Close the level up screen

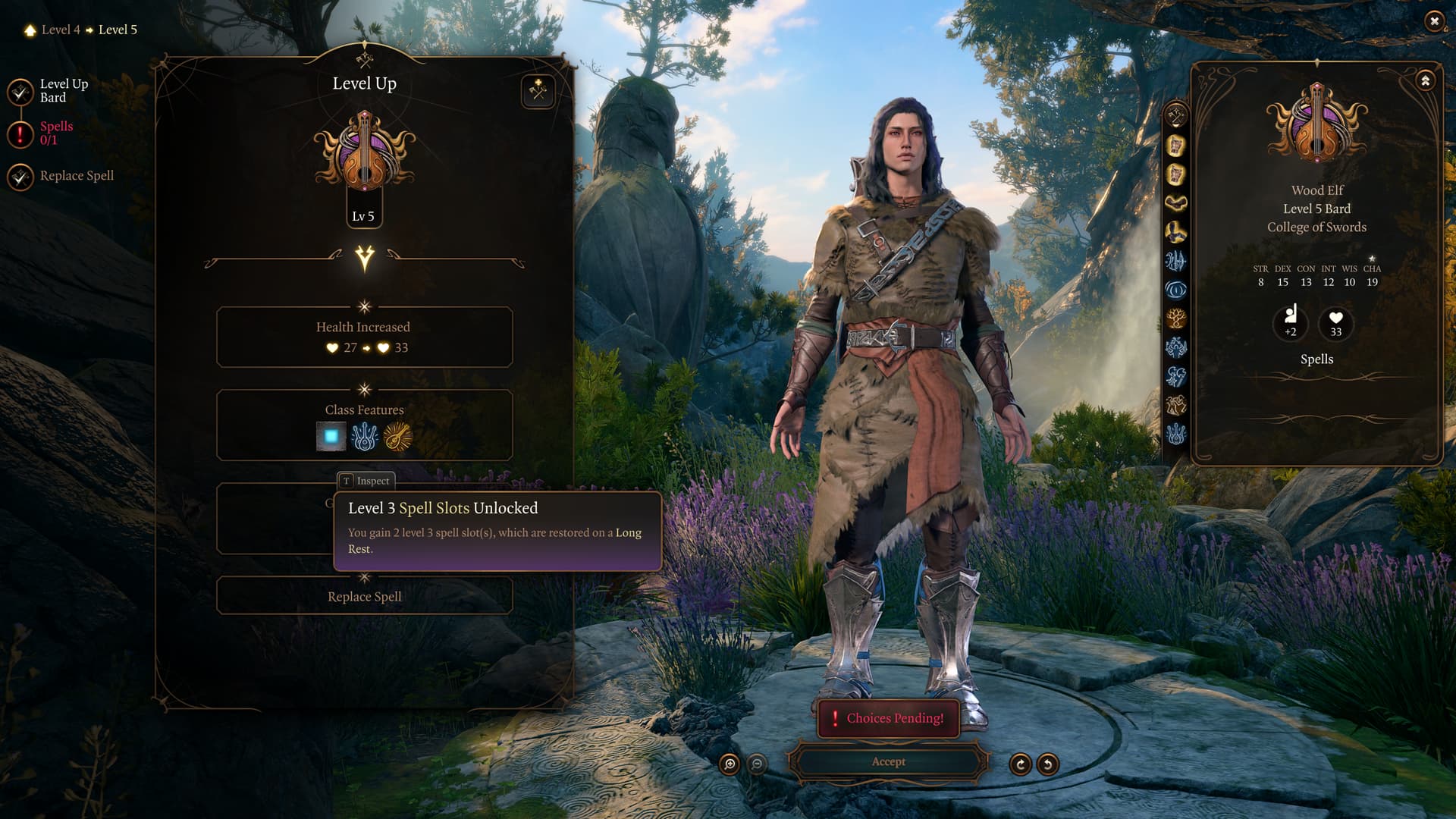point(1433,21)
